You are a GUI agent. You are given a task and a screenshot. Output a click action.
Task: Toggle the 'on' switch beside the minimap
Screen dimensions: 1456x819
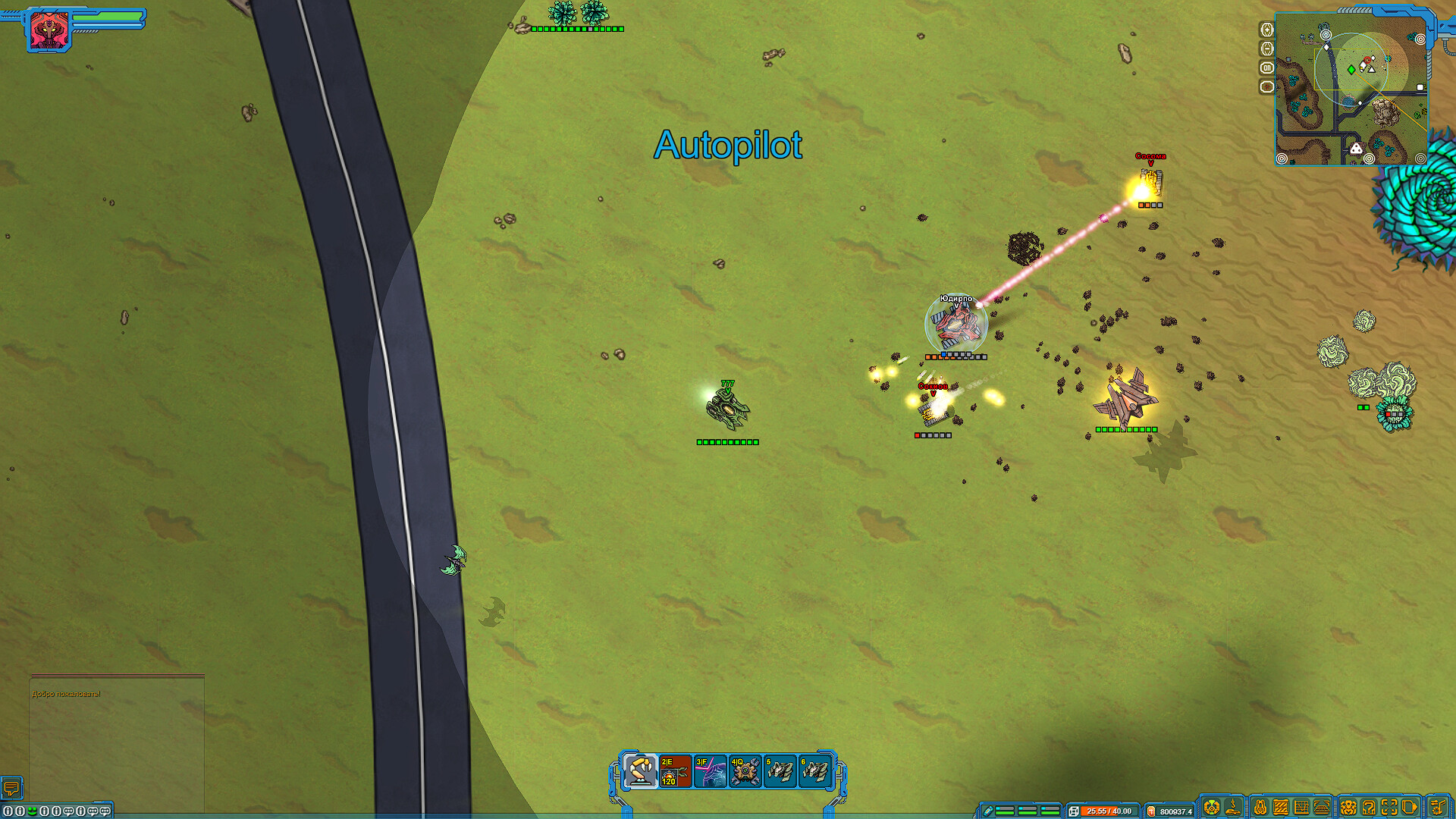tap(1266, 67)
